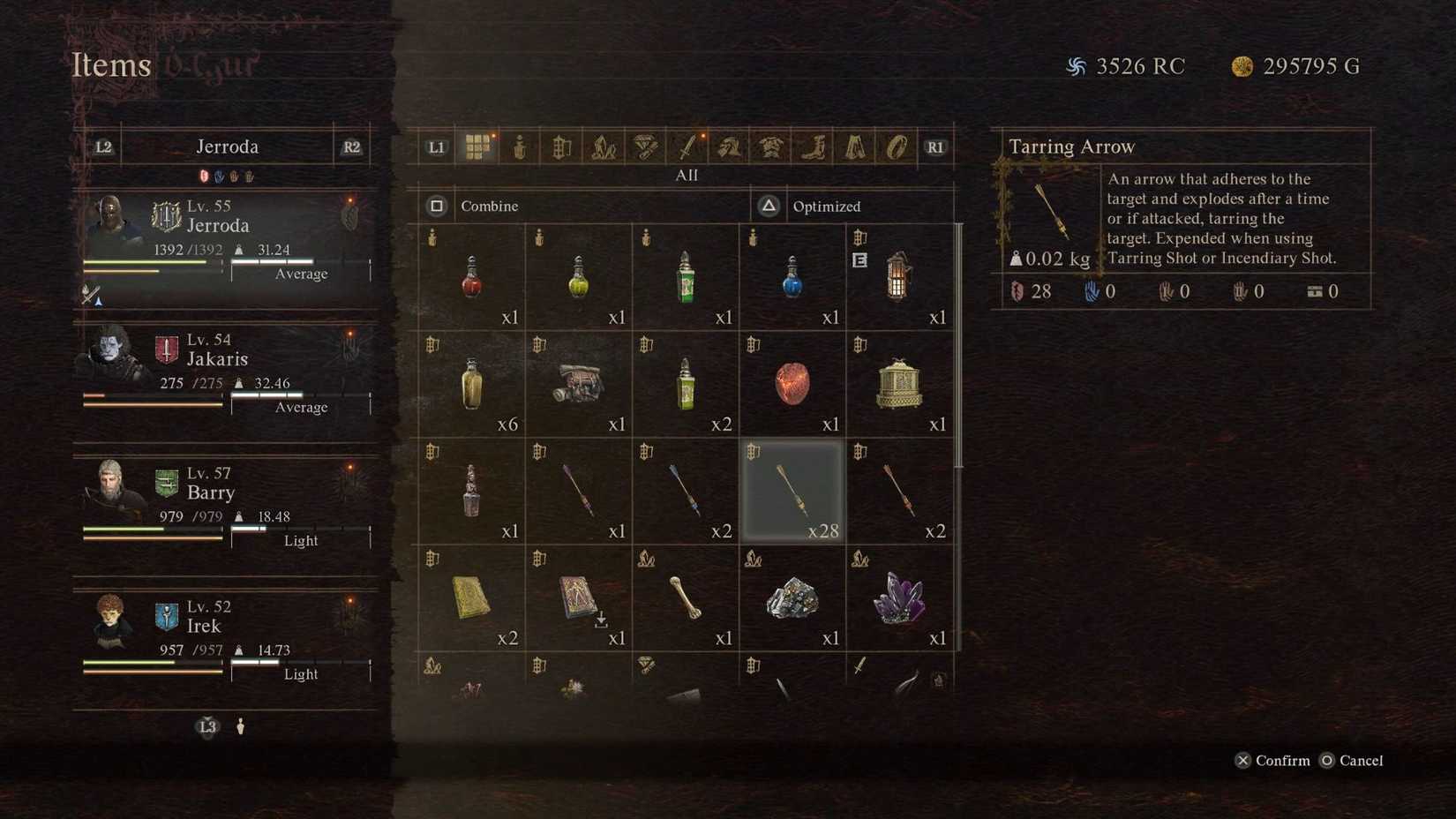This screenshot has width=1456, height=819.
Task: Select the cloak category filter icon
Action: coord(855,147)
